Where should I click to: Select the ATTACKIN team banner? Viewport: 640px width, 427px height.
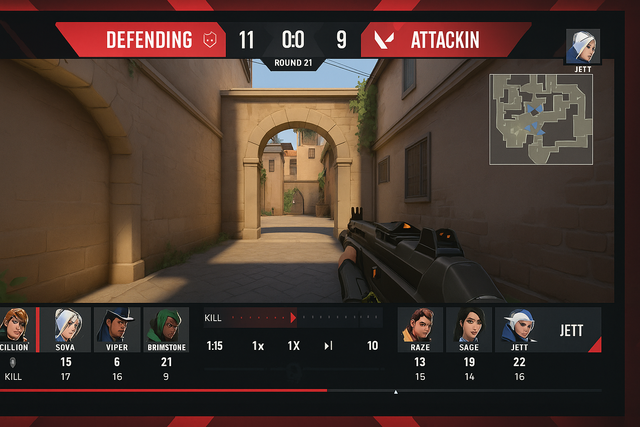[x=445, y=41]
